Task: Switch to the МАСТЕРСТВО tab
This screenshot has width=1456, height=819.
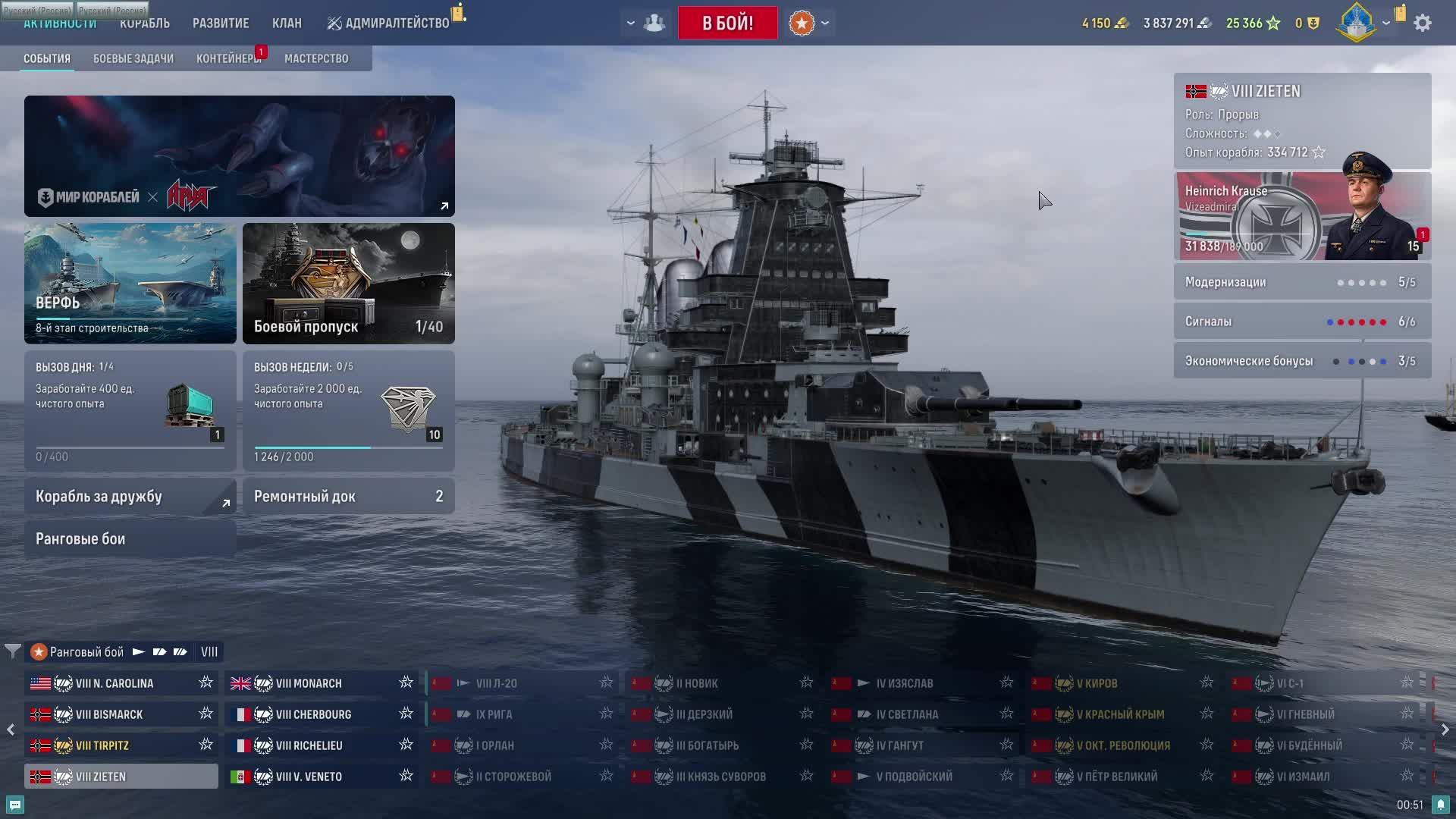Action: (316, 58)
